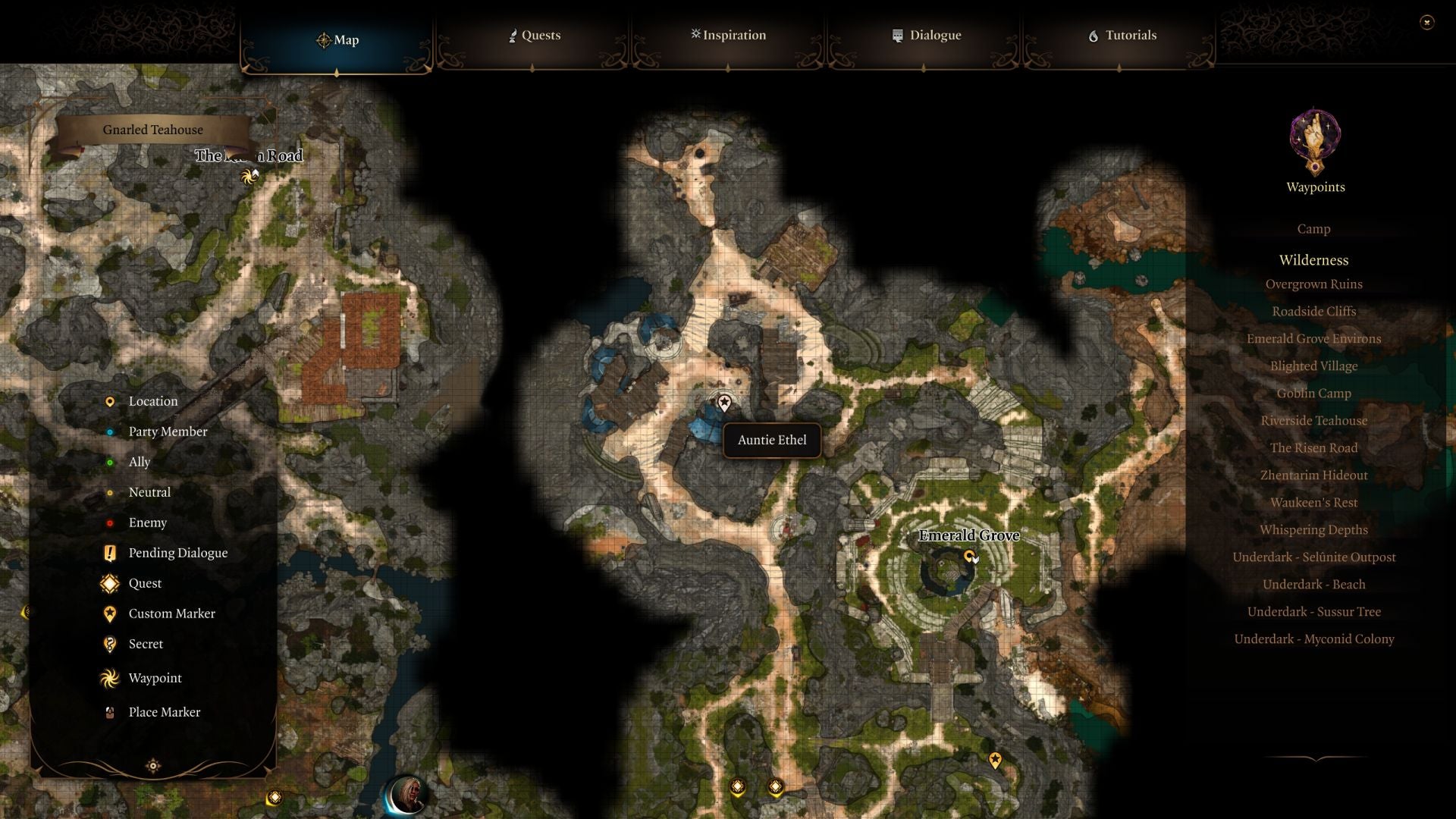Expand the Wilderness waypoint group
This screenshot has height=819, width=1456.
tap(1314, 260)
